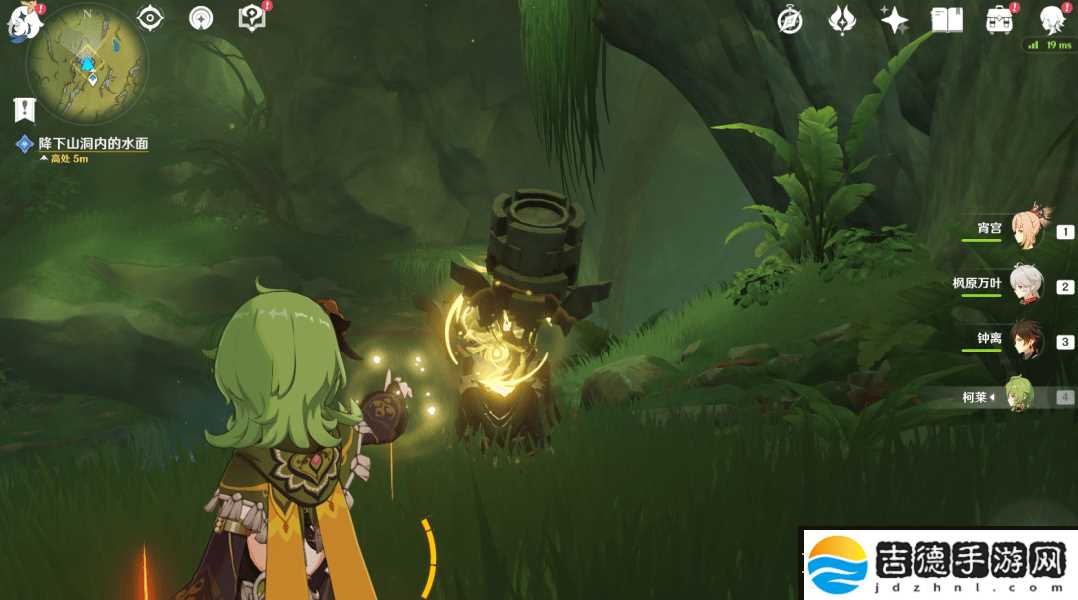
Task: Open the compass events icon
Action: 790,20
